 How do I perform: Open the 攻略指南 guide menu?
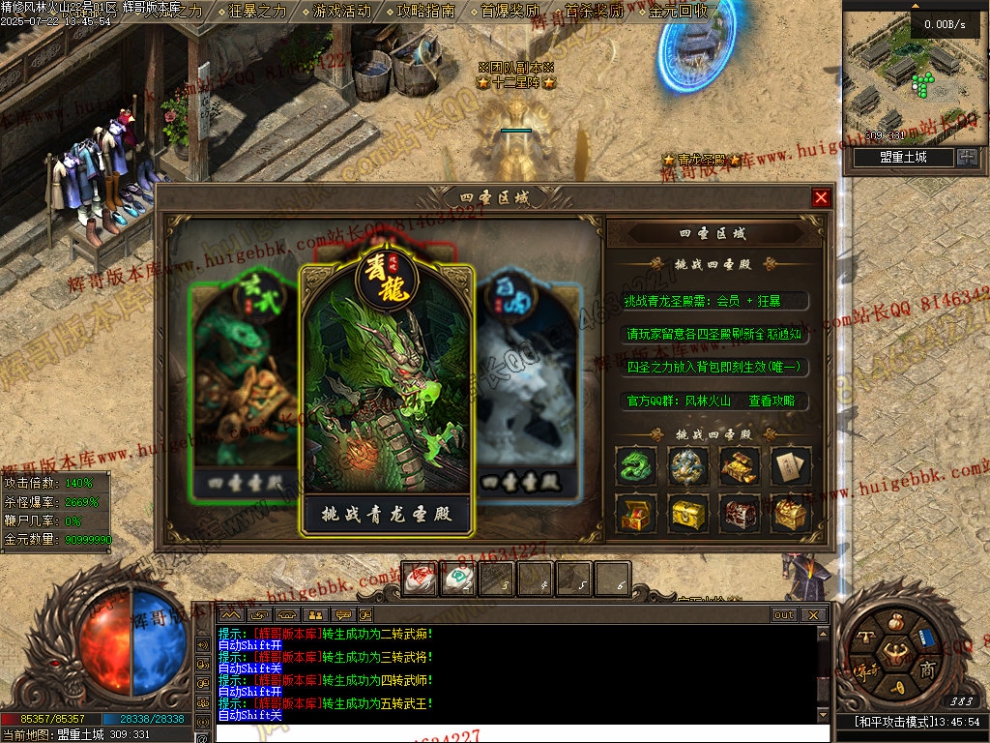tap(425, 11)
